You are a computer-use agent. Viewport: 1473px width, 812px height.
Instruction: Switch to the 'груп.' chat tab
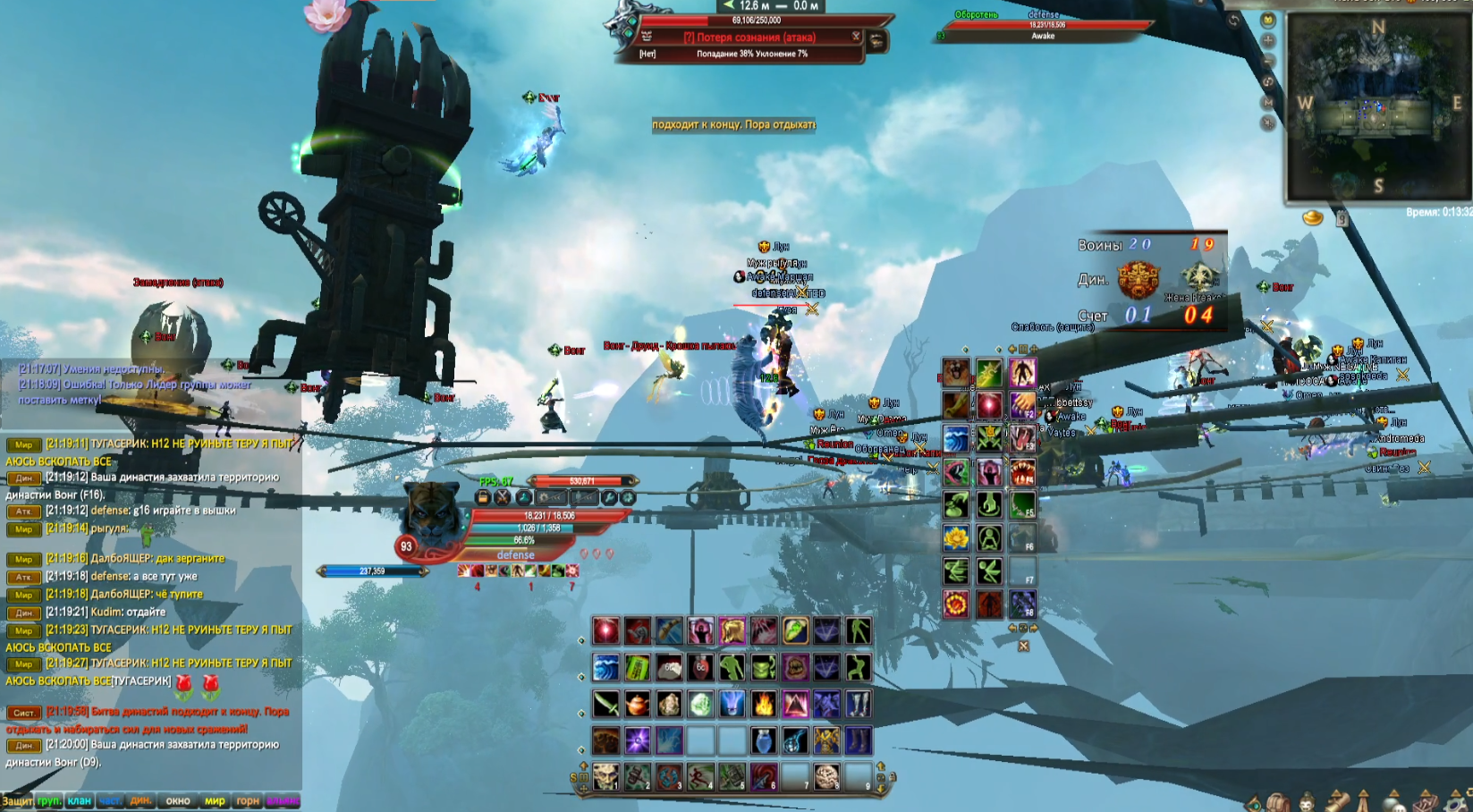coord(49,800)
